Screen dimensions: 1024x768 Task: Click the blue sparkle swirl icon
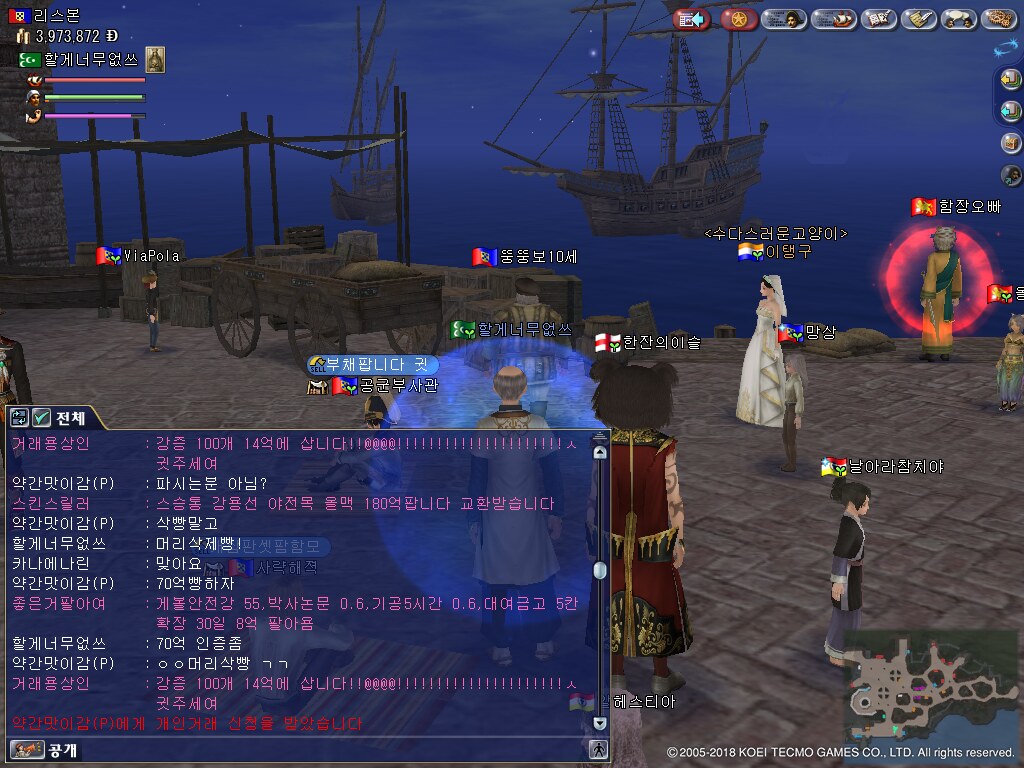click(1005, 48)
